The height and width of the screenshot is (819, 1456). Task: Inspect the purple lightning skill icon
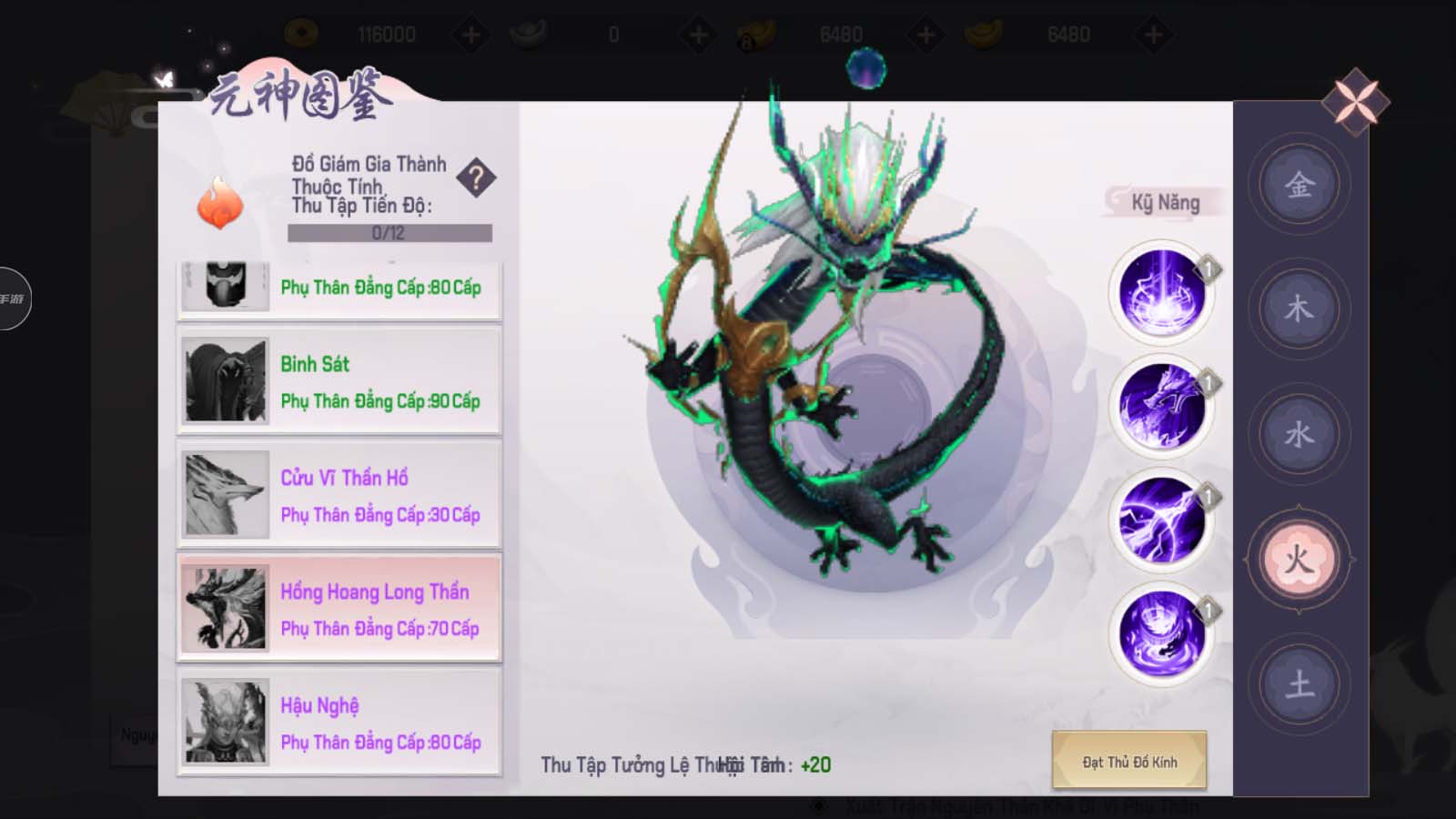[x=1161, y=520]
